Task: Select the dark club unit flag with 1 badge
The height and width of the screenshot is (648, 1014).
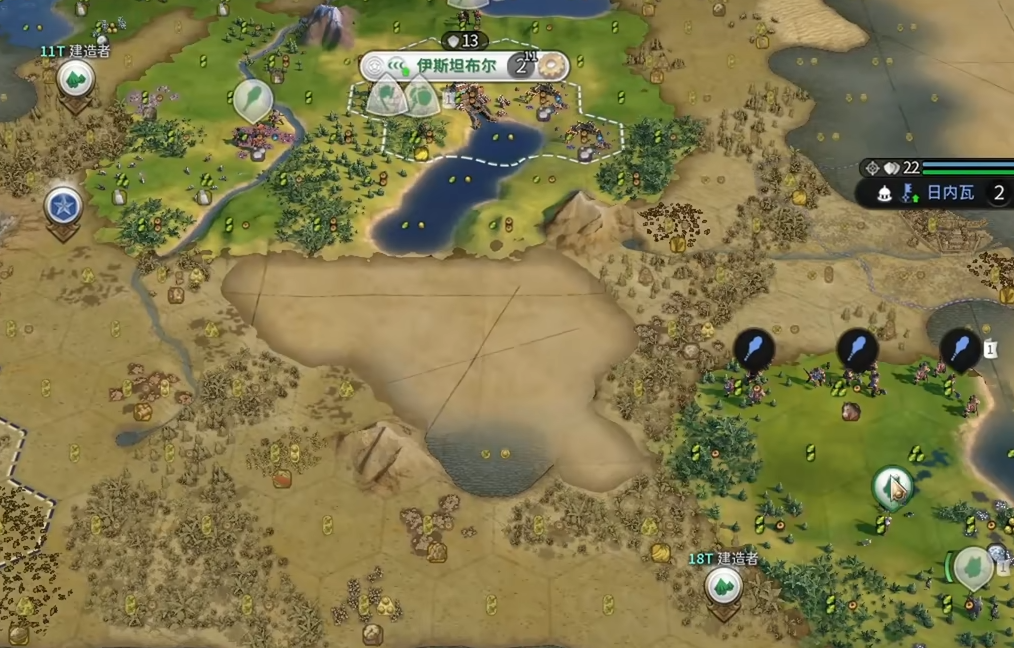Action: [960, 349]
